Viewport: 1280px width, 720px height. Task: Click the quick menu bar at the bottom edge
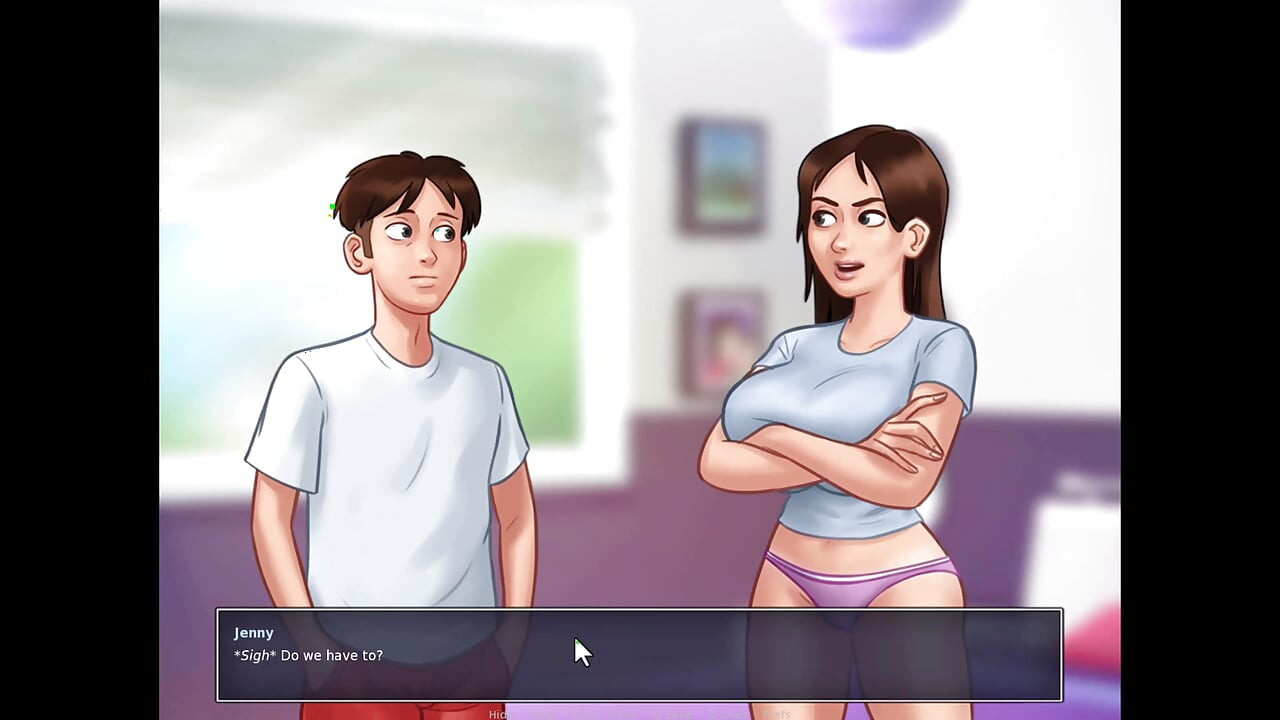click(640, 714)
